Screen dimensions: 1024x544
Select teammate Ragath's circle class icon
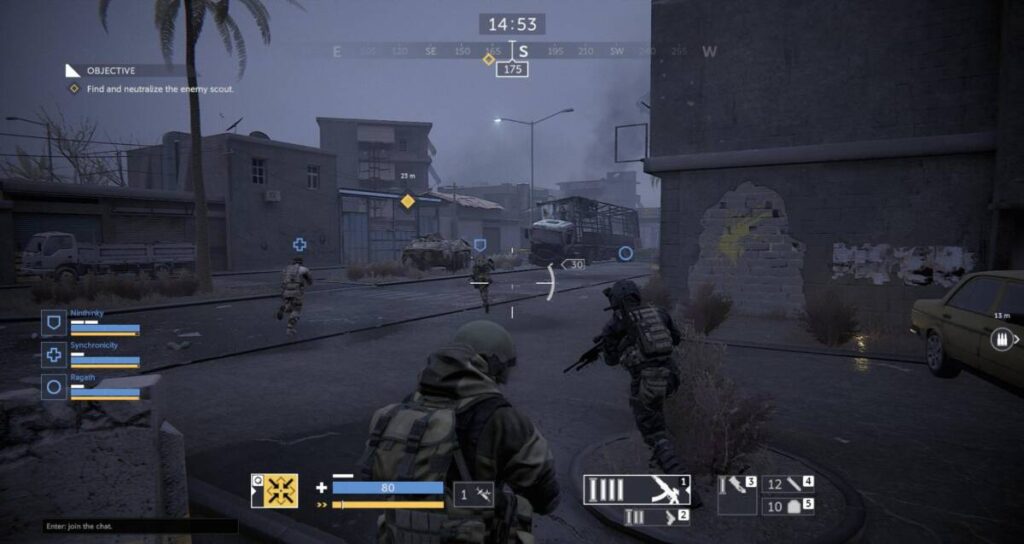54,385
